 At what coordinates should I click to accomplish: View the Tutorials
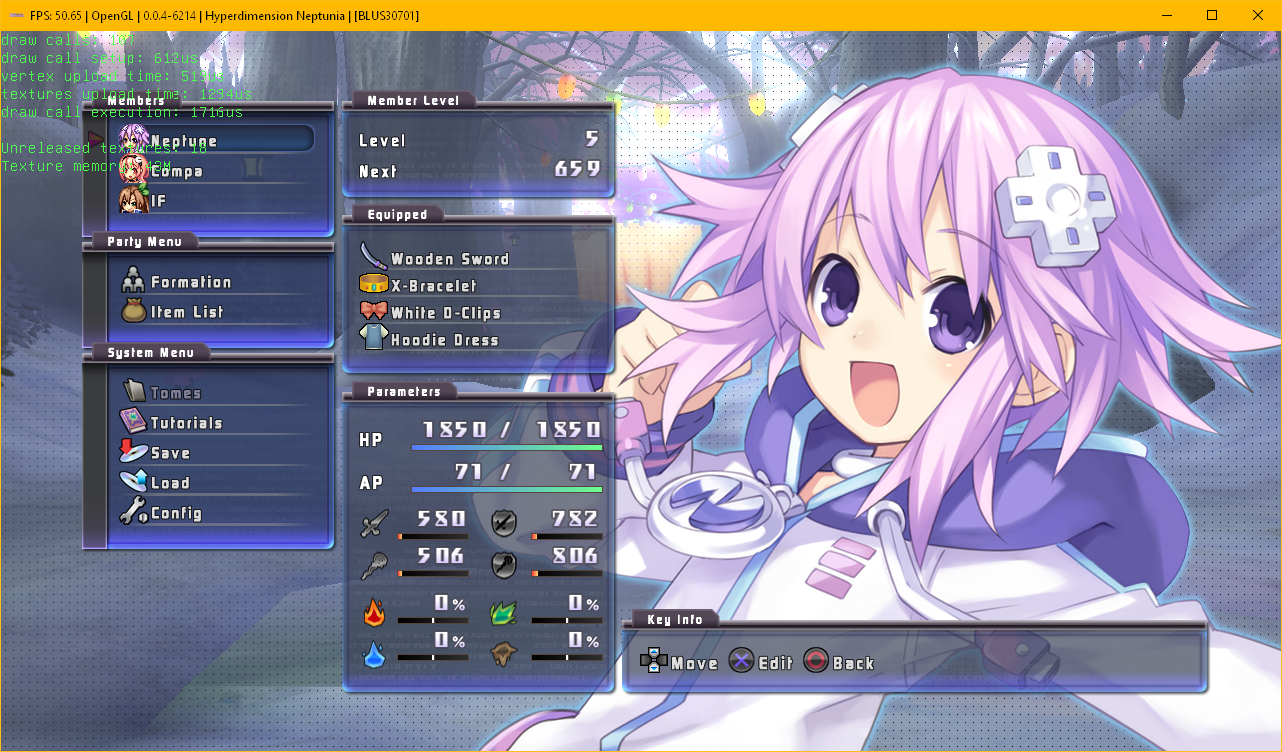point(186,423)
